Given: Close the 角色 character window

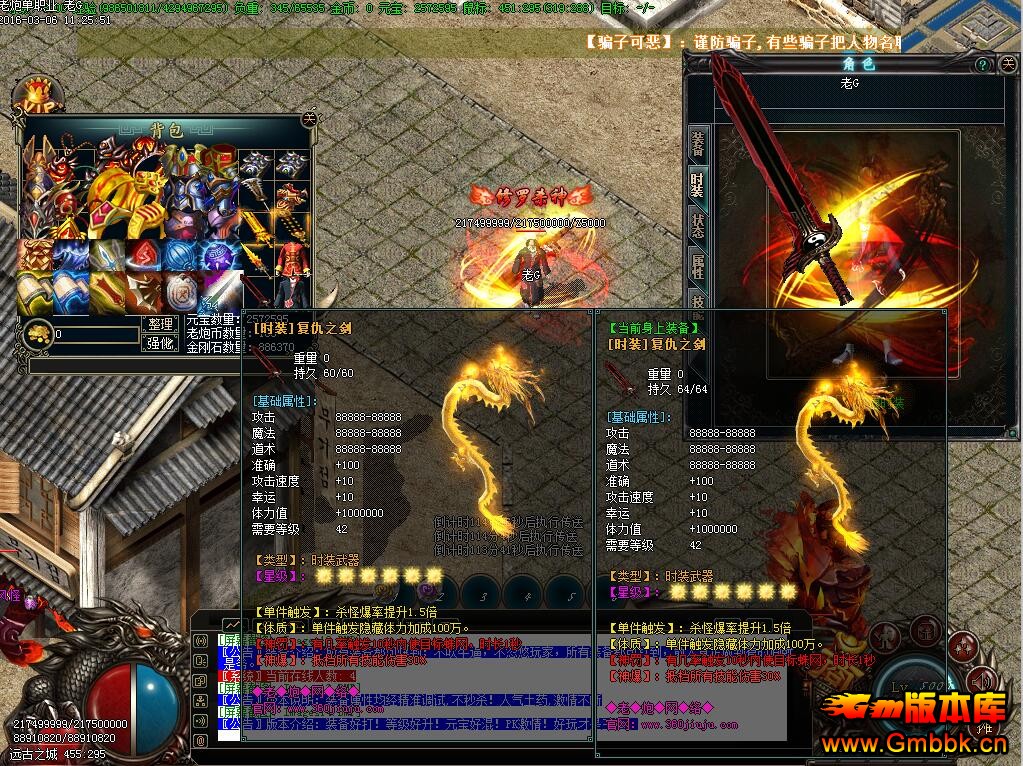Looking at the screenshot, I should (1006, 64).
